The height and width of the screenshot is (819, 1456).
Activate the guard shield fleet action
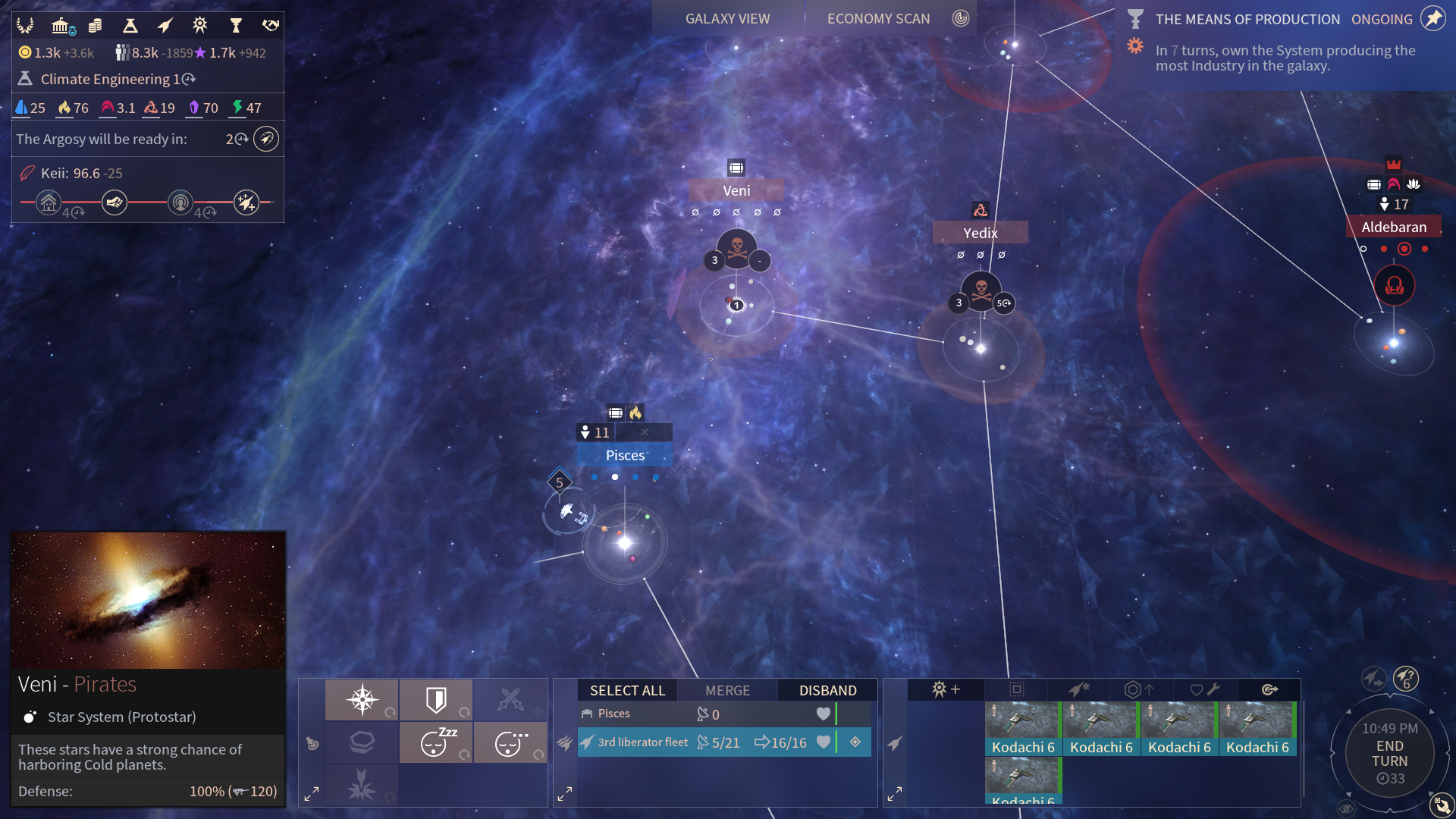tap(436, 699)
